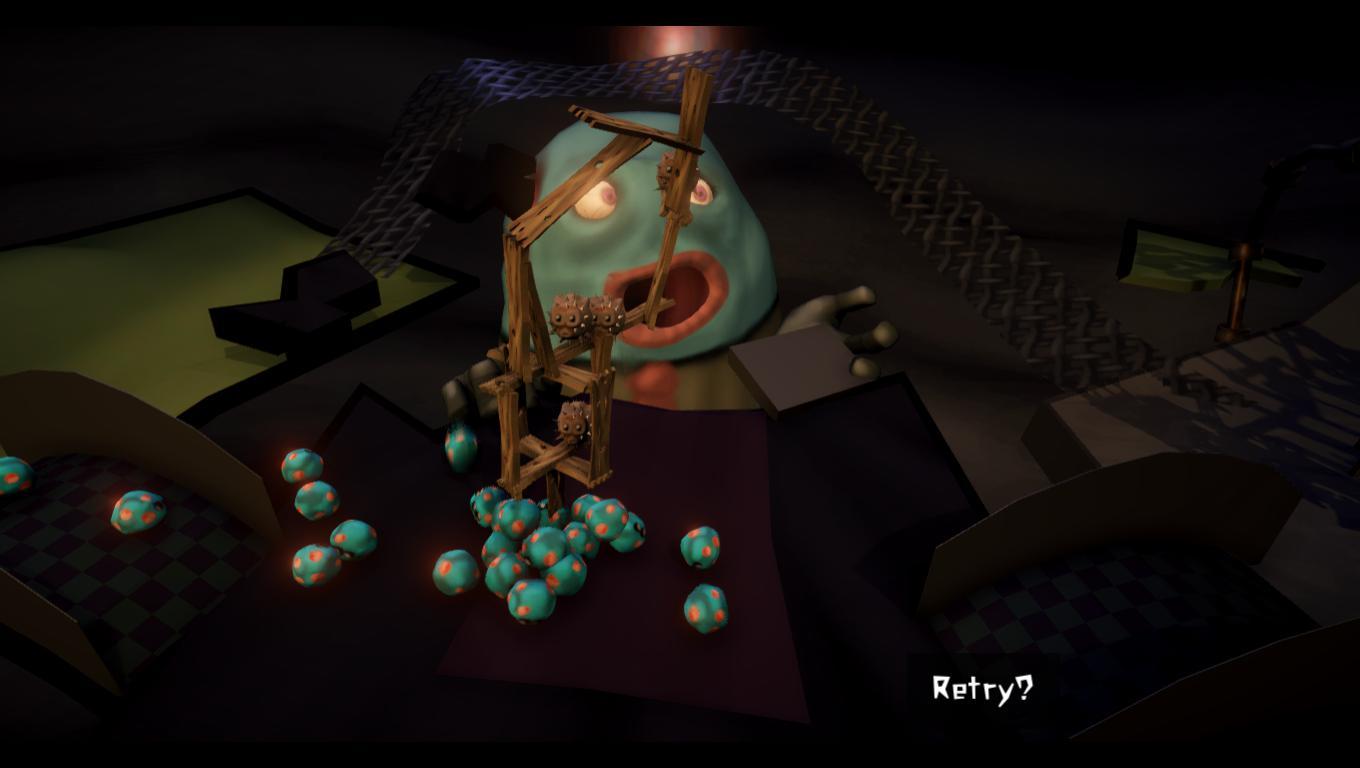The height and width of the screenshot is (768, 1360).
Task: Select the egg on the far left edge
Action: coord(14,476)
